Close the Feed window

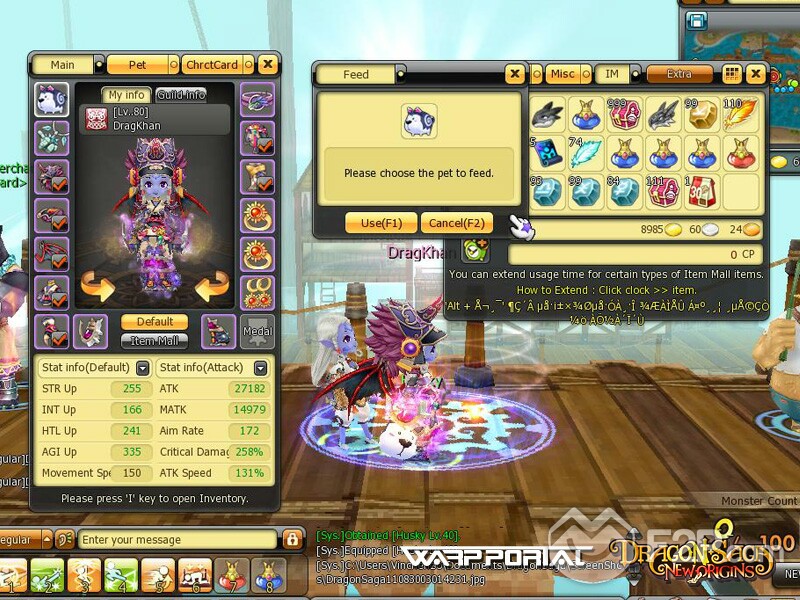[514, 74]
